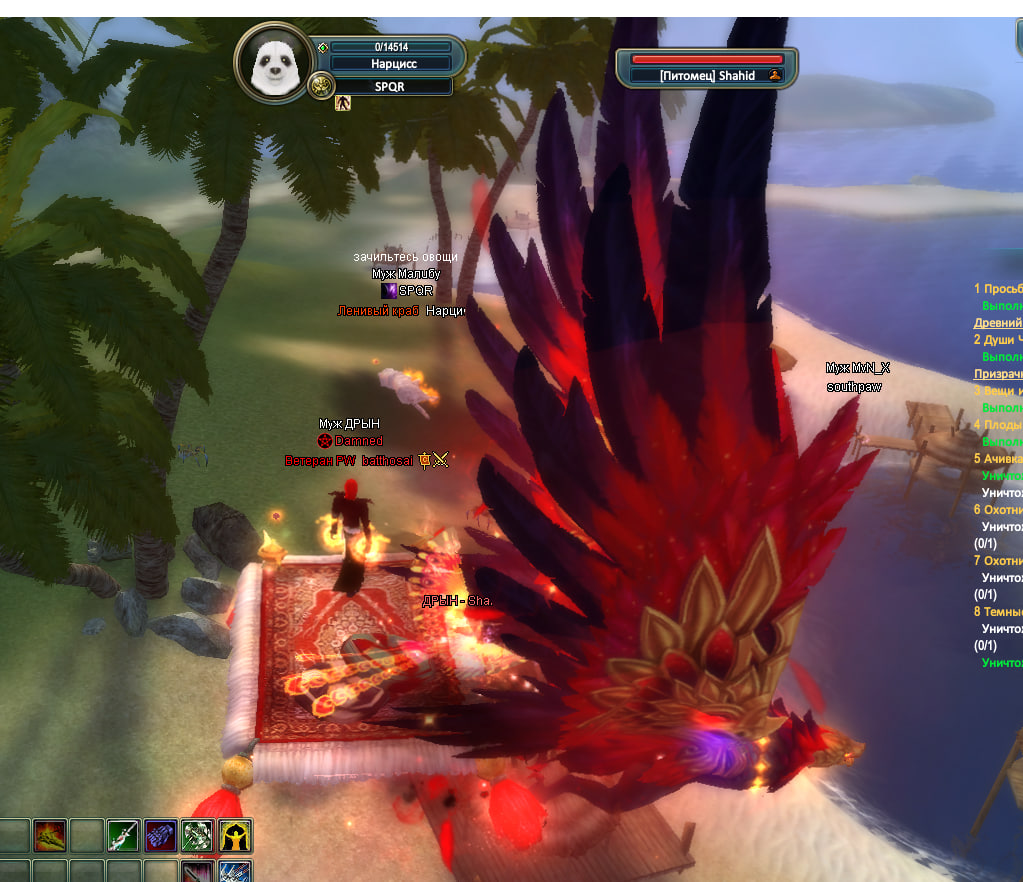
Task: Open quest 1 'Просьб' in the tracker
Action: click(x=998, y=289)
